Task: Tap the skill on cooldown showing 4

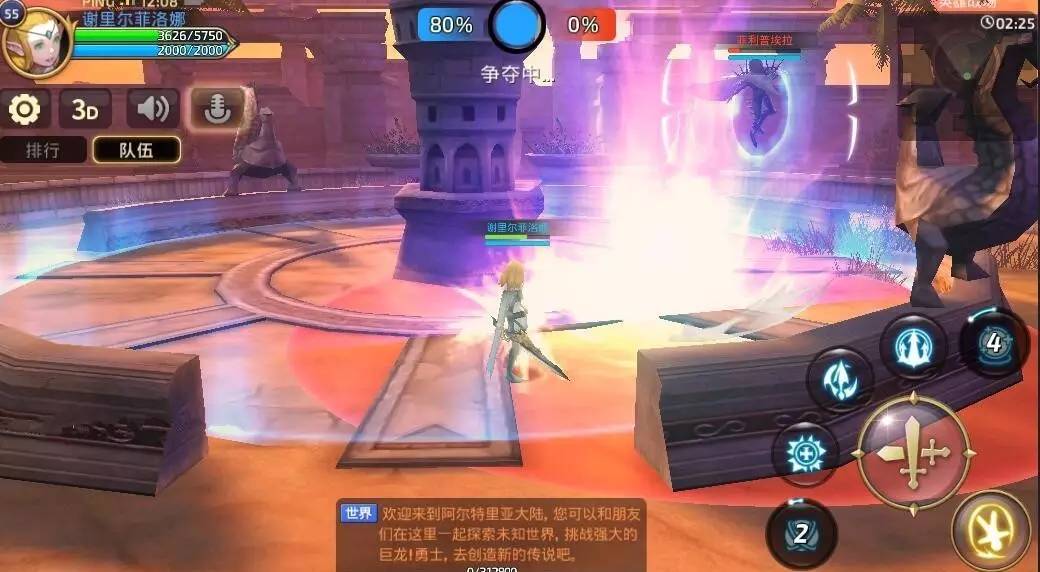Action: pos(993,343)
